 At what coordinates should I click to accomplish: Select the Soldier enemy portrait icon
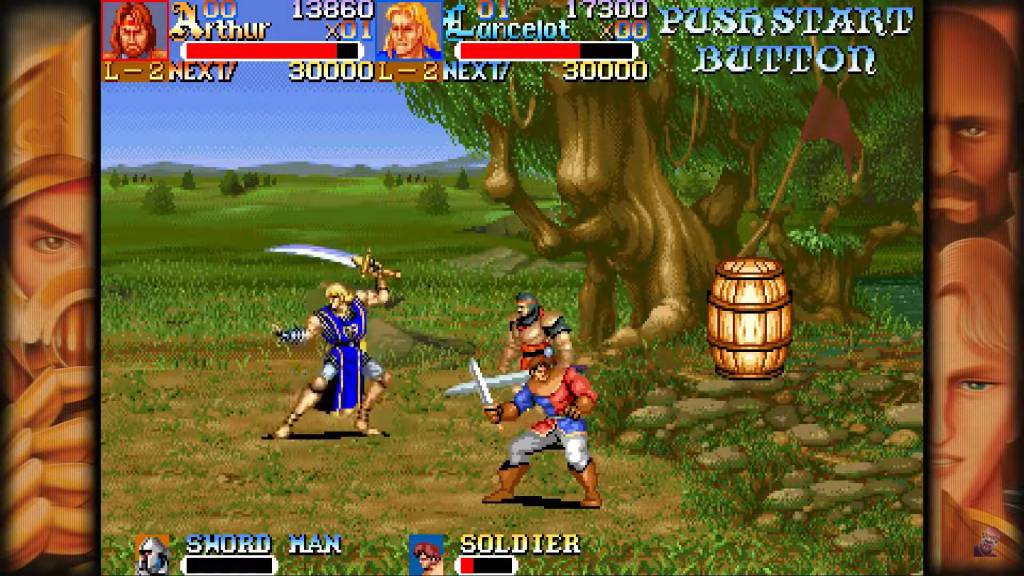click(x=426, y=553)
